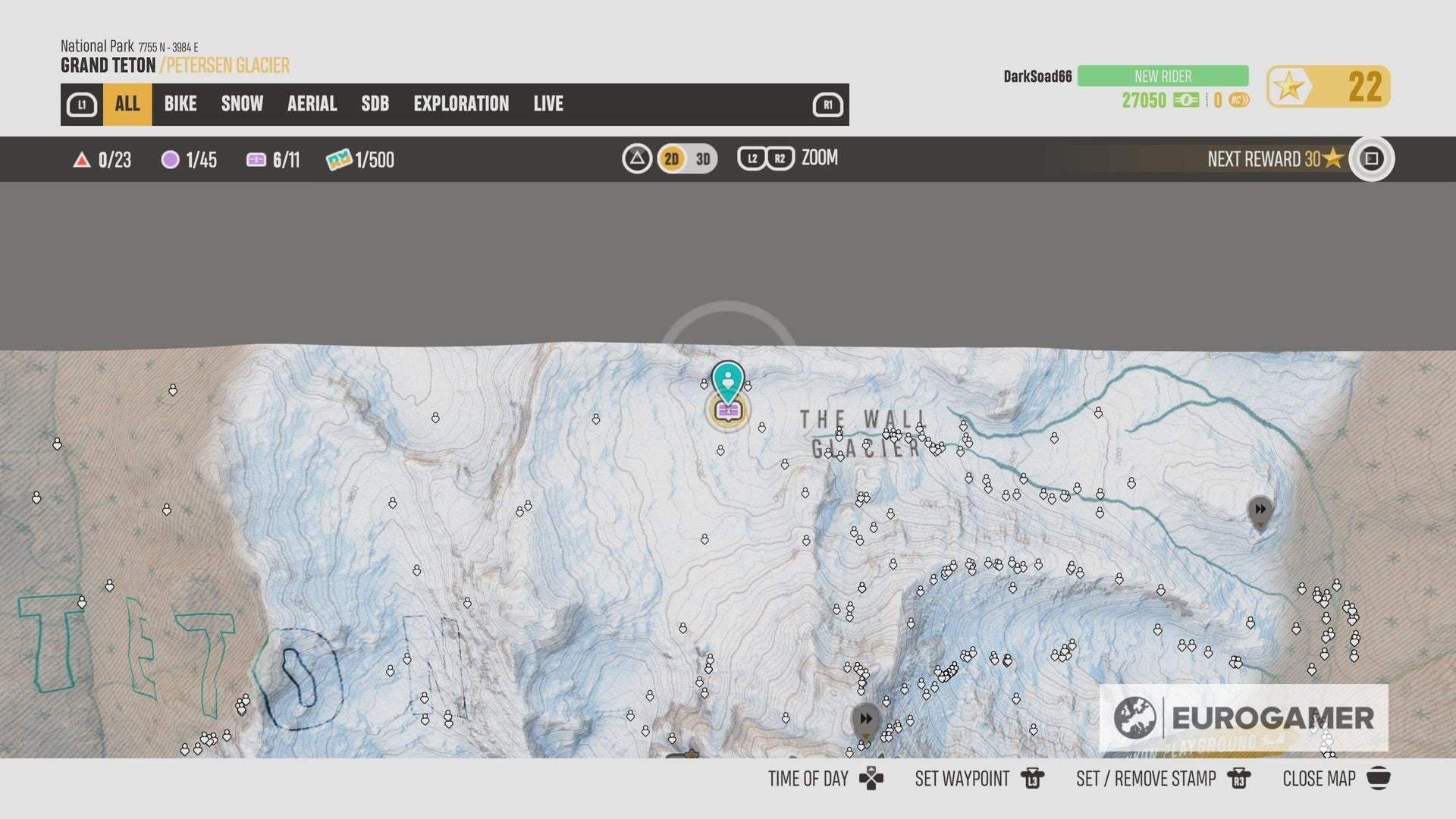Click the postcard counter showing 1/500

[358, 159]
